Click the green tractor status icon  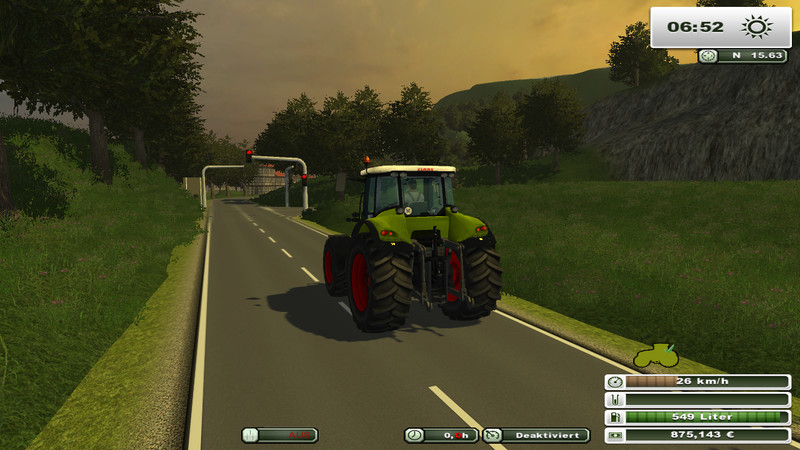[655, 355]
